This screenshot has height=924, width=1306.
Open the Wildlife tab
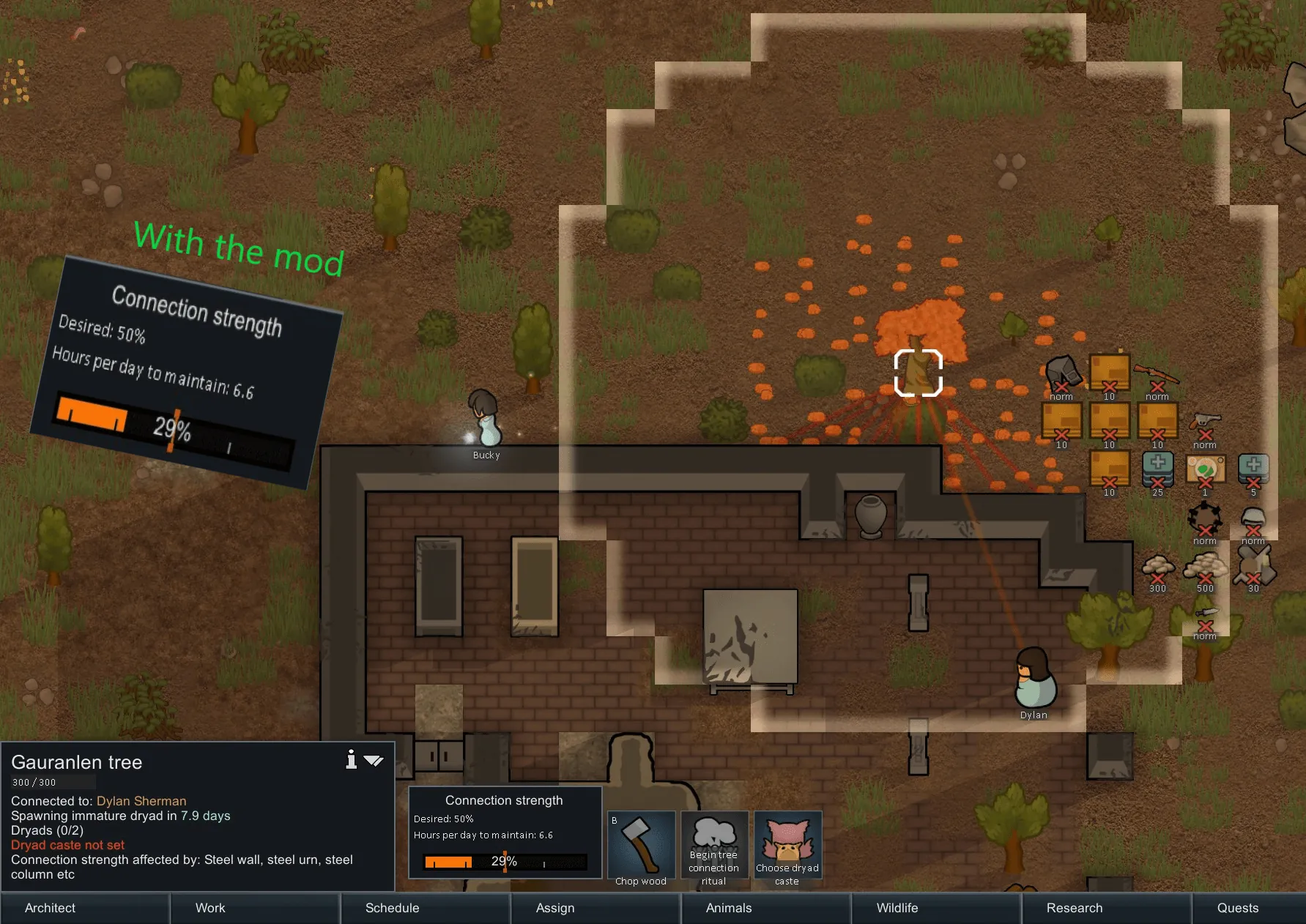(897, 908)
